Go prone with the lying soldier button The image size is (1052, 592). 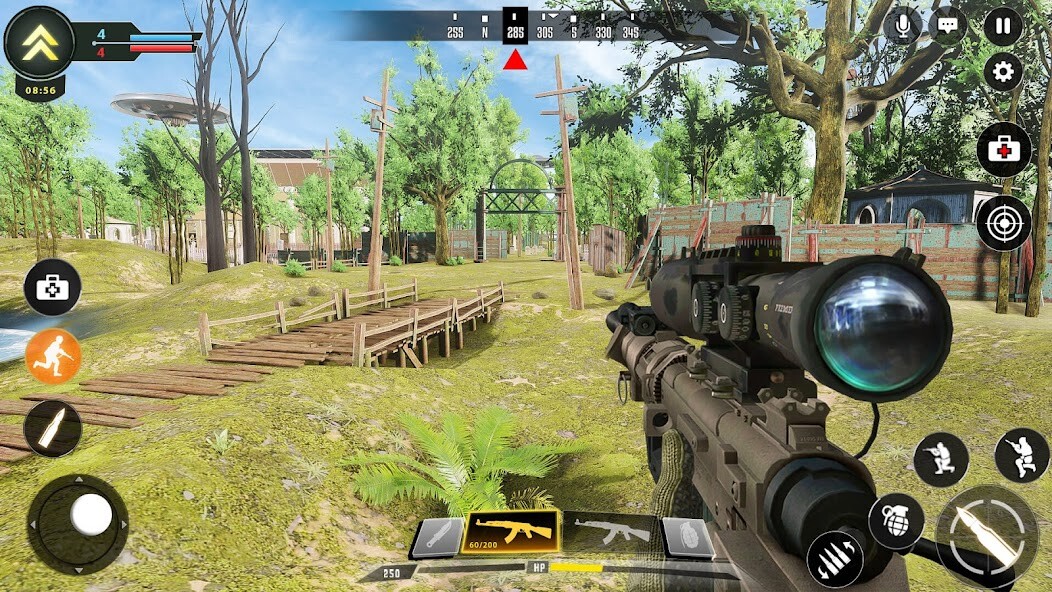pos(1022,455)
